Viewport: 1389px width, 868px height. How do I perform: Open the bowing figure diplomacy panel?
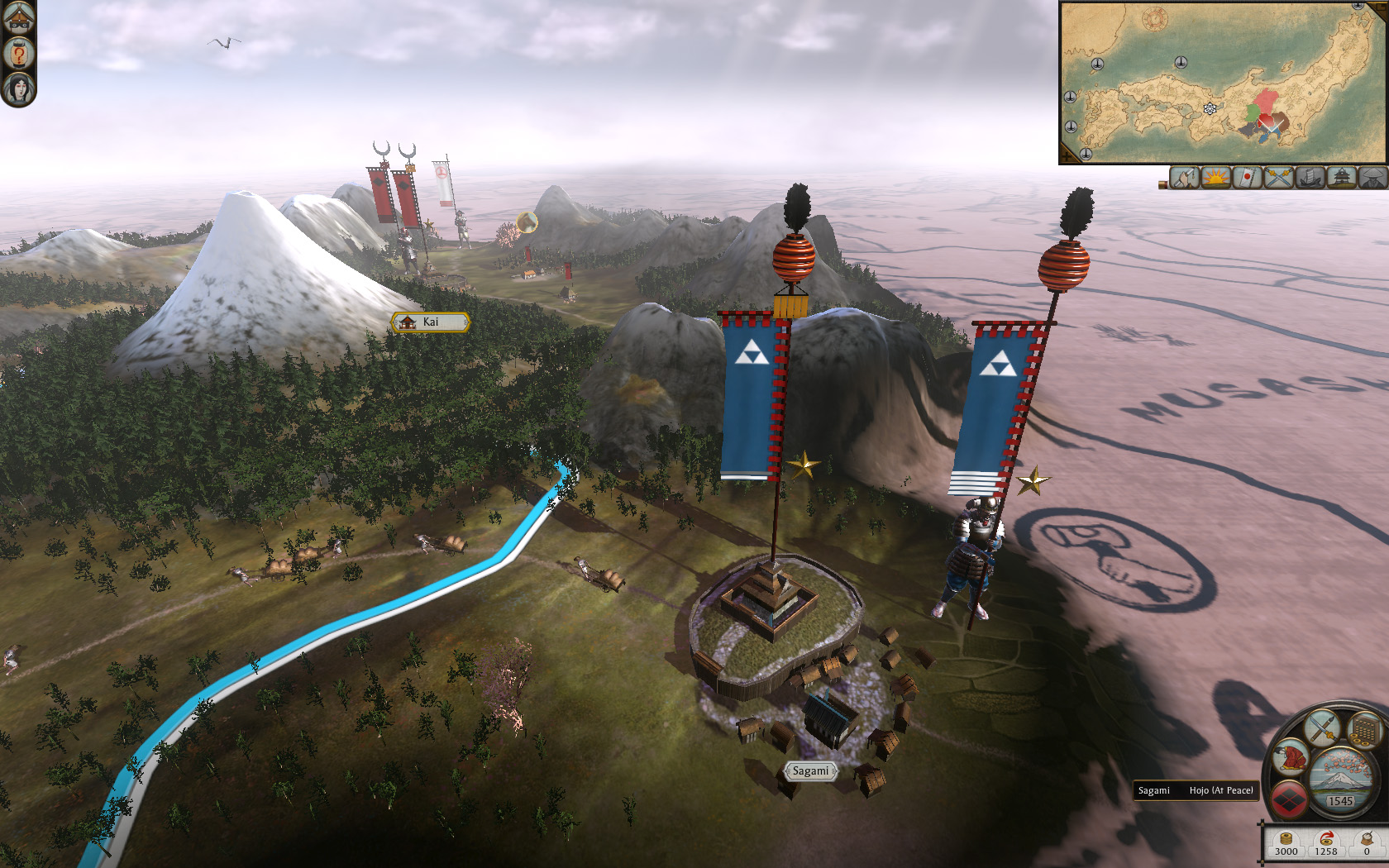[x=1291, y=757]
